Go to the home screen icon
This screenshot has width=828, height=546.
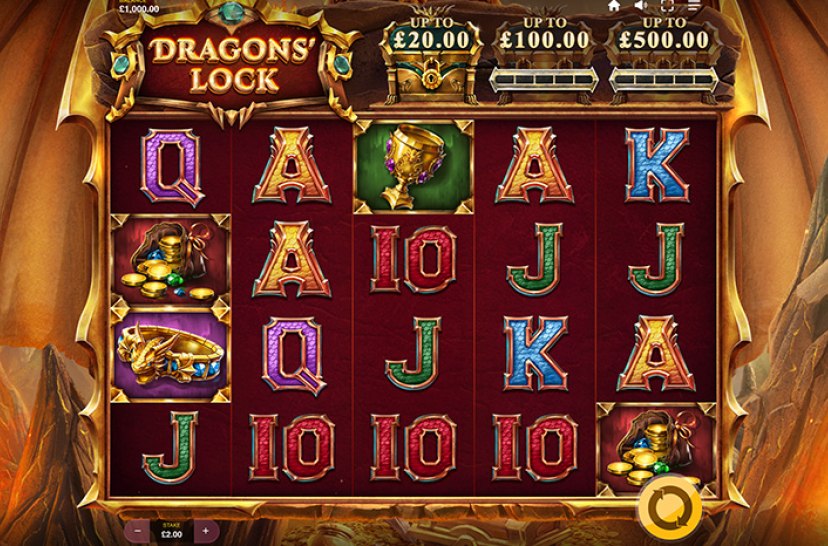point(614,6)
